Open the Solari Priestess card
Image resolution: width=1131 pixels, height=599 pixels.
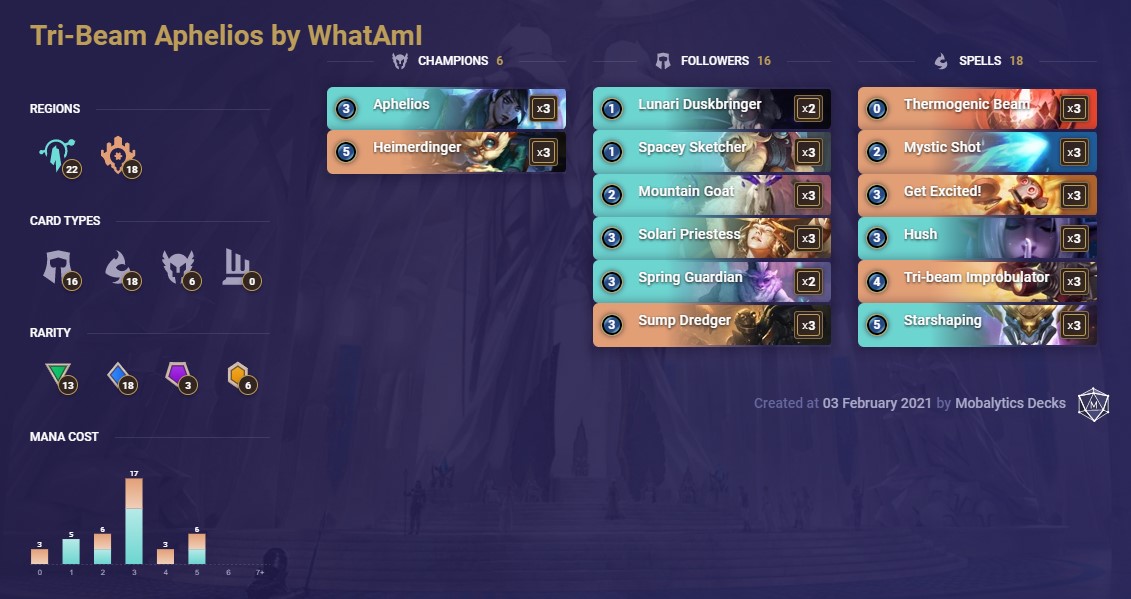pos(711,239)
